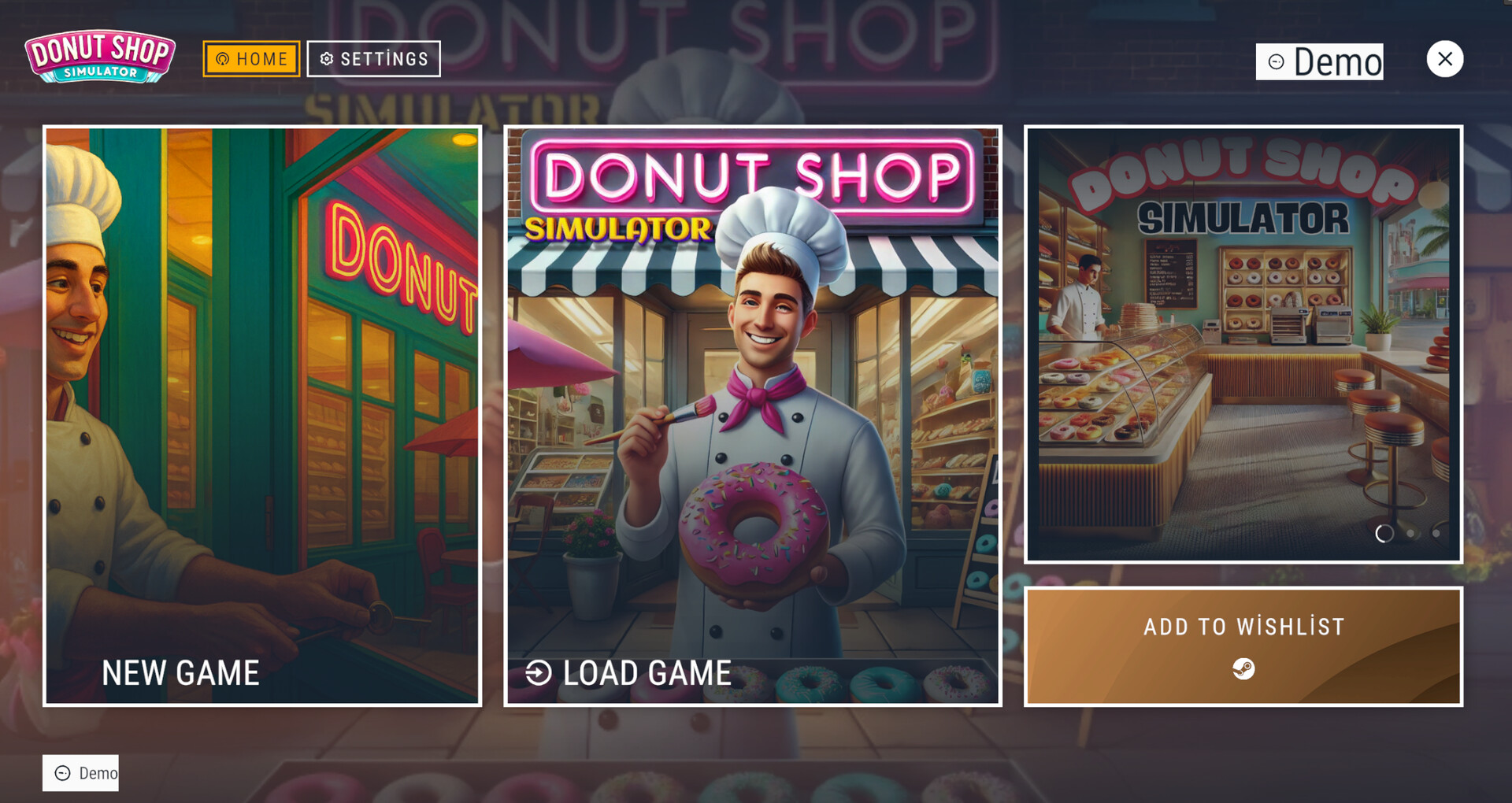This screenshot has height=803, width=1512.
Task: Open the SETTINGS screen
Action: pyautogui.click(x=374, y=58)
